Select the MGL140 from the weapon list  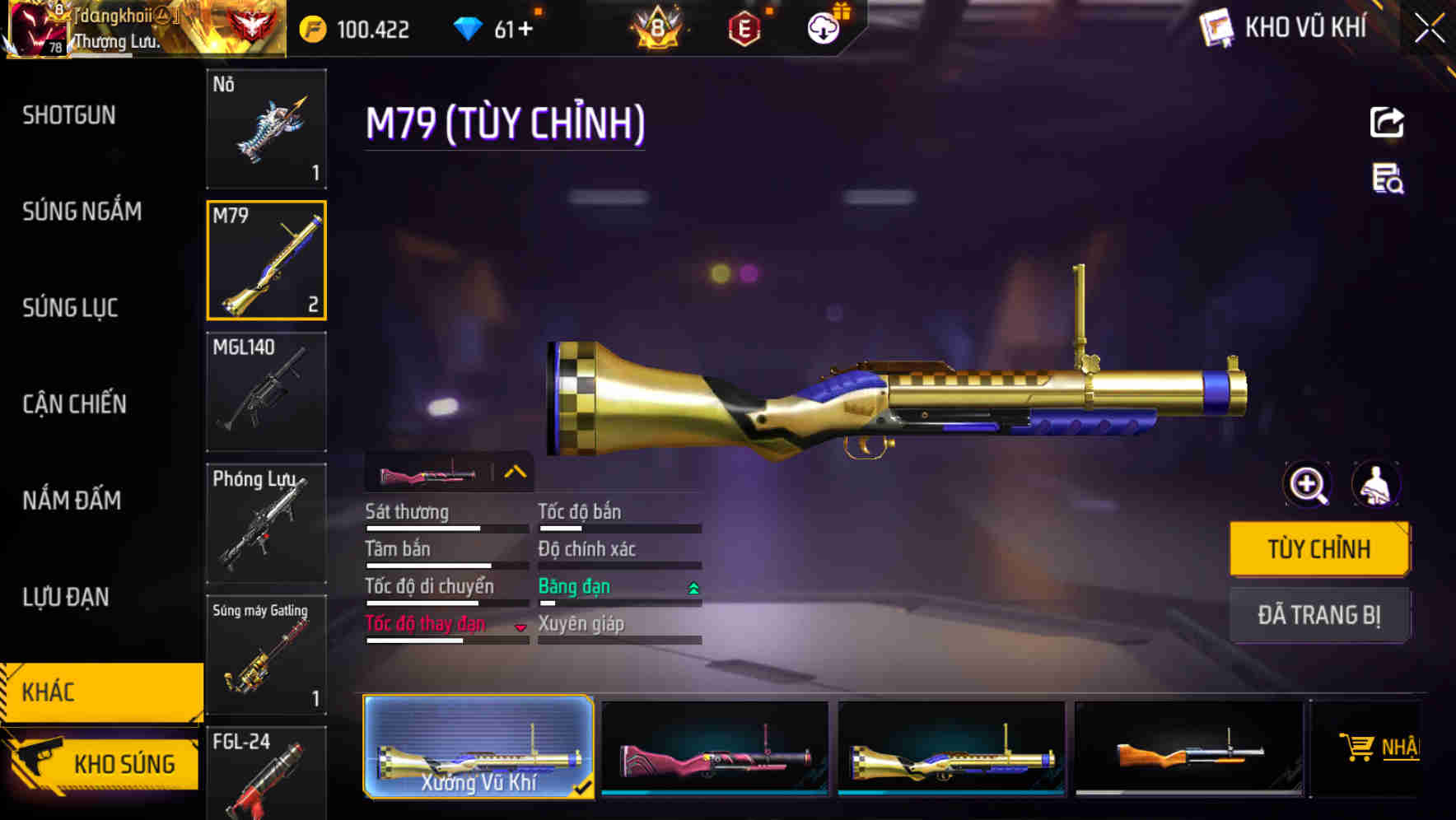click(266, 393)
